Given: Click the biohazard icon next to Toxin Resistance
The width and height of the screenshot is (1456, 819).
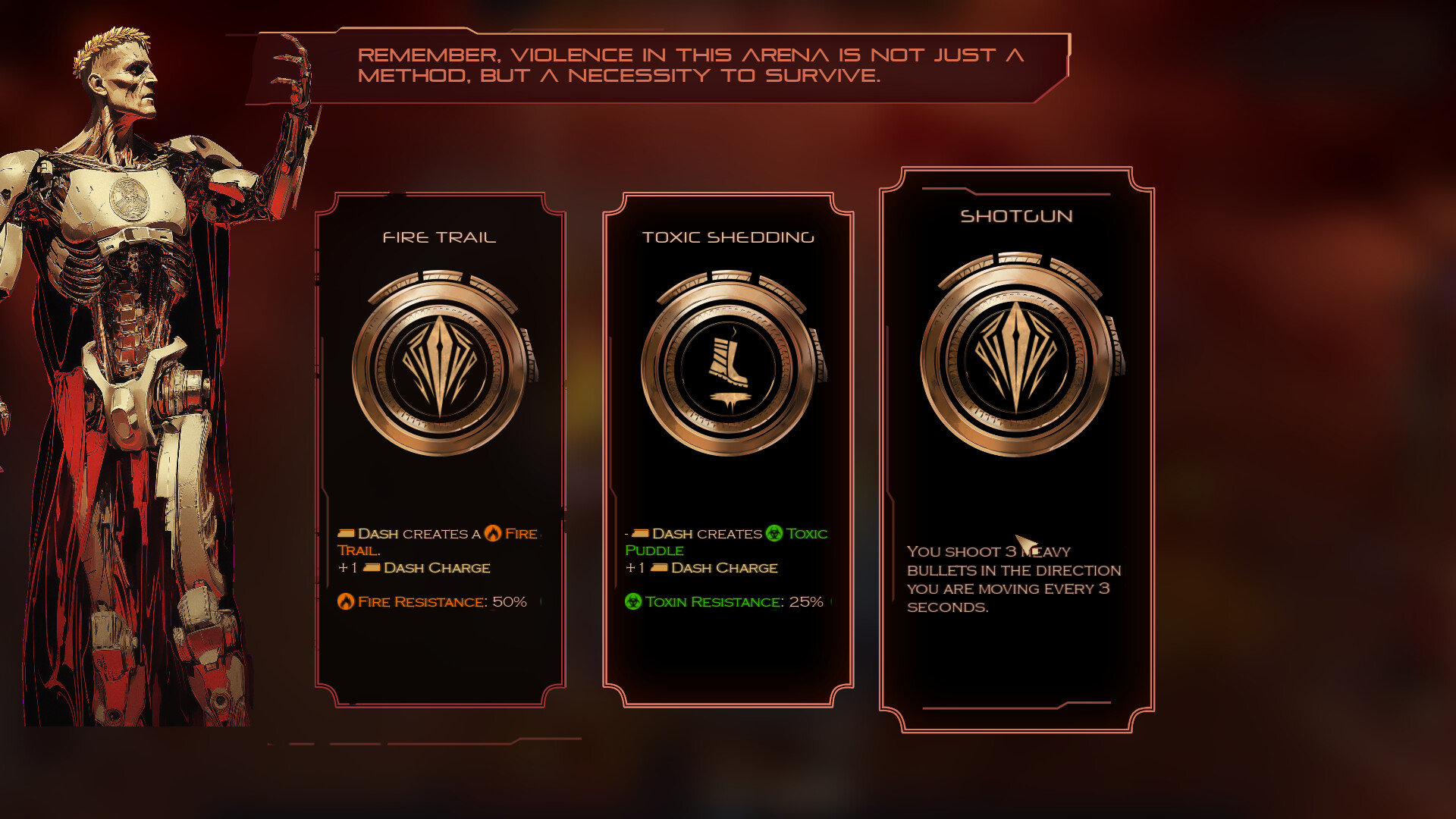Looking at the screenshot, I should 633,603.
